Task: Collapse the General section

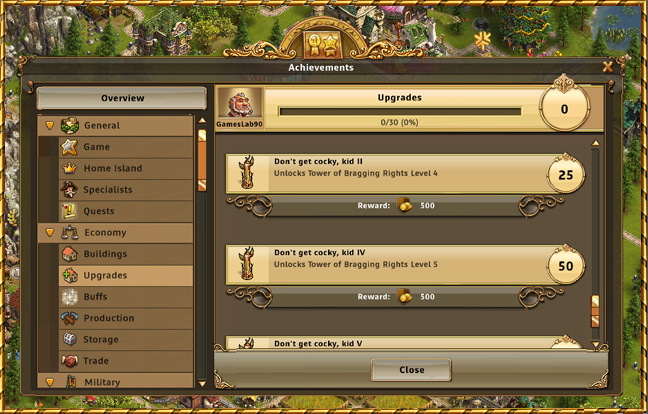Action: tap(50, 126)
